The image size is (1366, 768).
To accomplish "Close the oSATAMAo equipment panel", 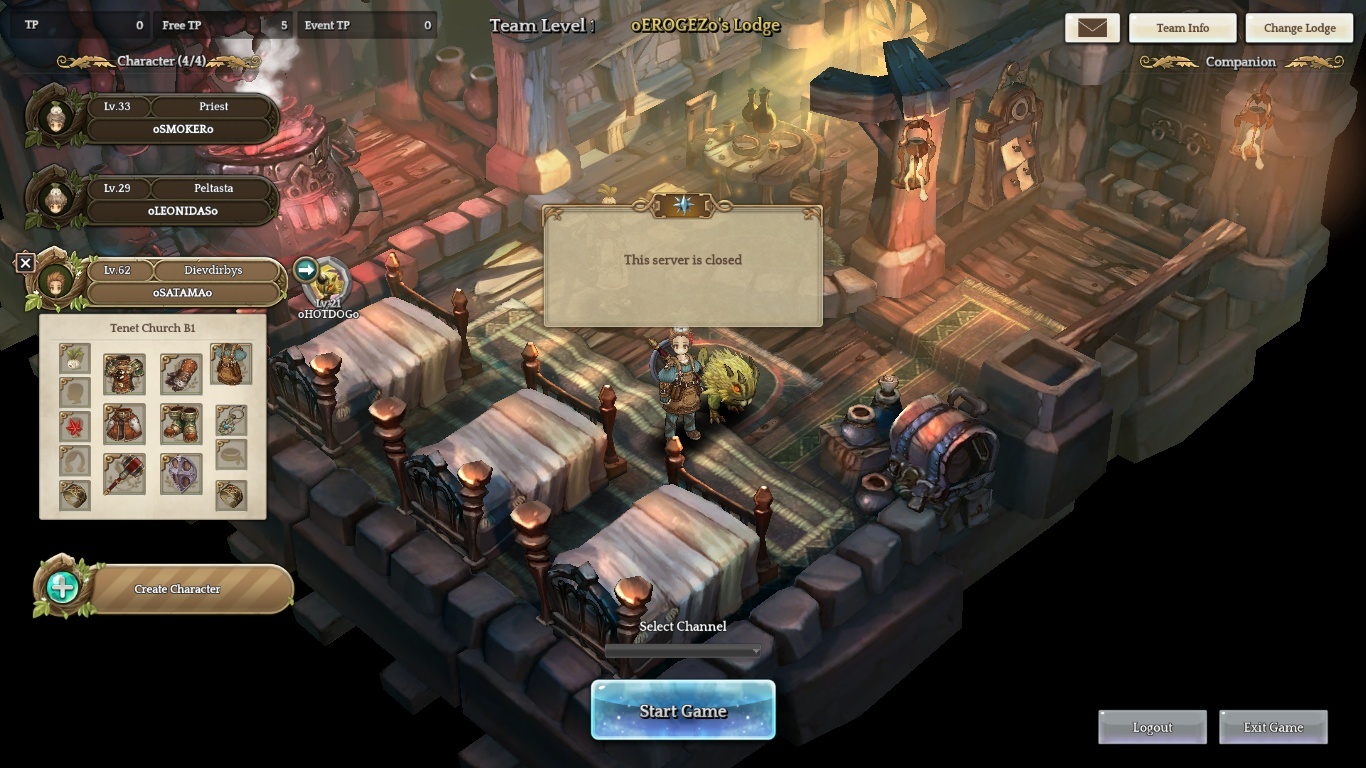I will pos(26,263).
